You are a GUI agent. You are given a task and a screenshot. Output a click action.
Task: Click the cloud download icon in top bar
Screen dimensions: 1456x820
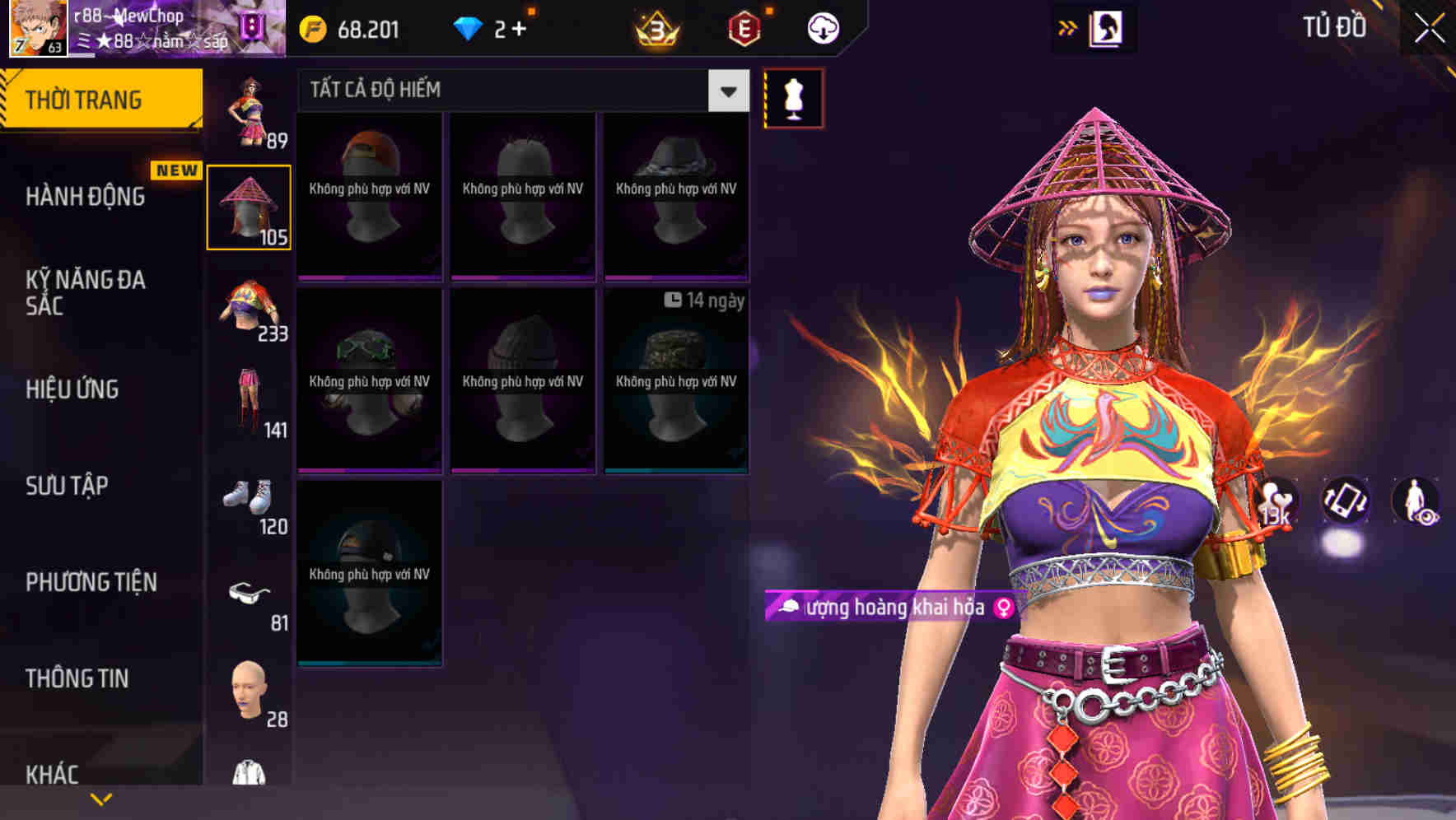point(821,27)
